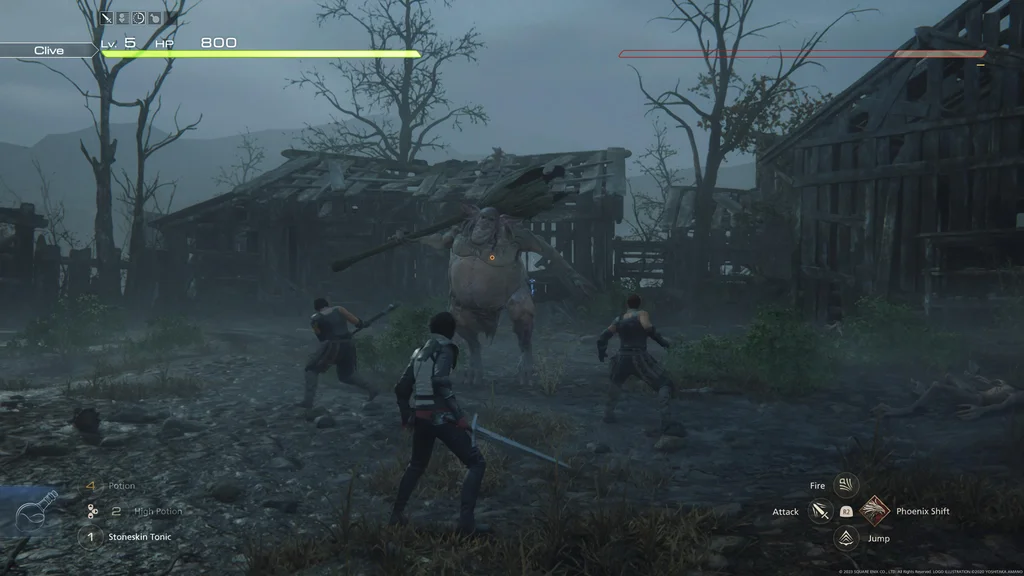Select the Jump action icon

pyautogui.click(x=846, y=538)
